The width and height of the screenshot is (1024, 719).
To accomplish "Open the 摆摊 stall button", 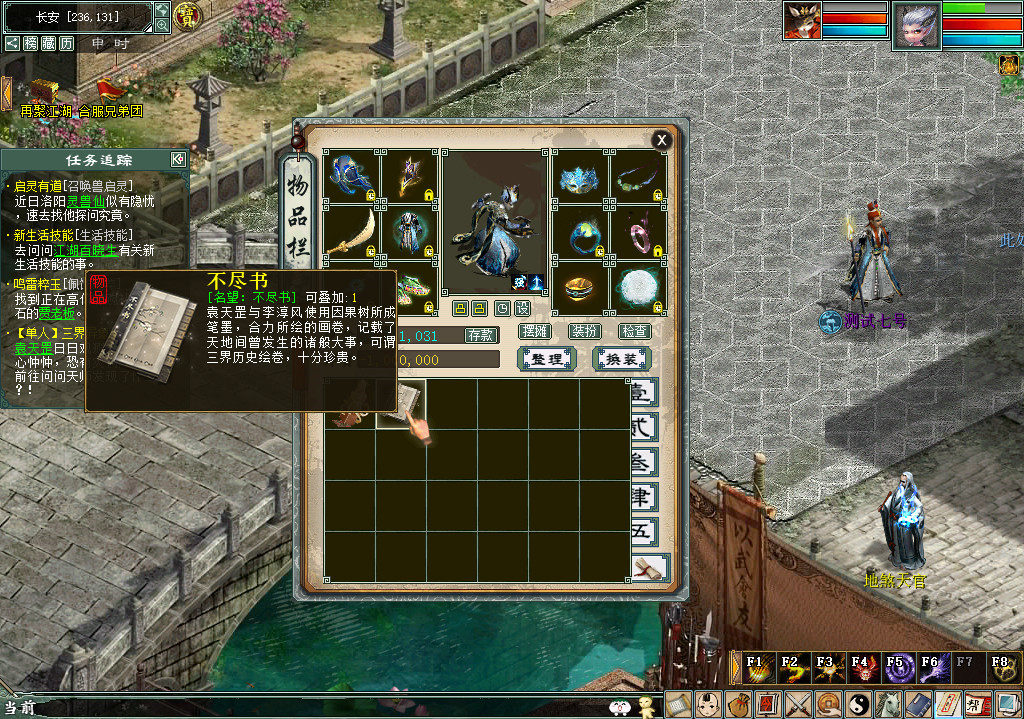I will (x=536, y=331).
